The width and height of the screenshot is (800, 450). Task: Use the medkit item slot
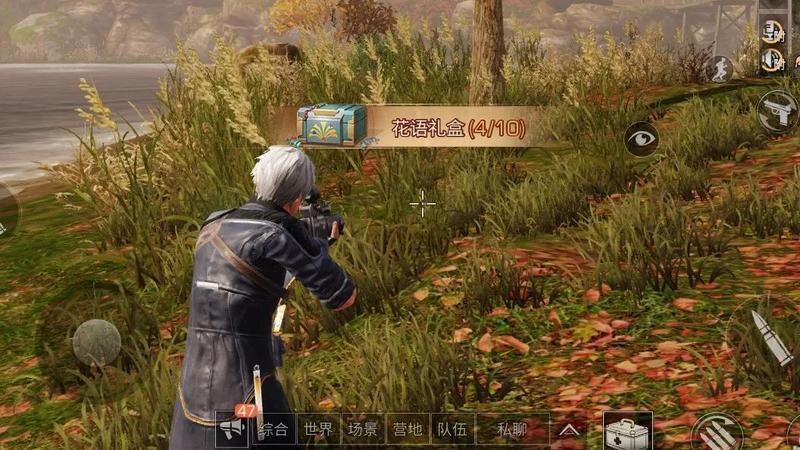(628, 430)
